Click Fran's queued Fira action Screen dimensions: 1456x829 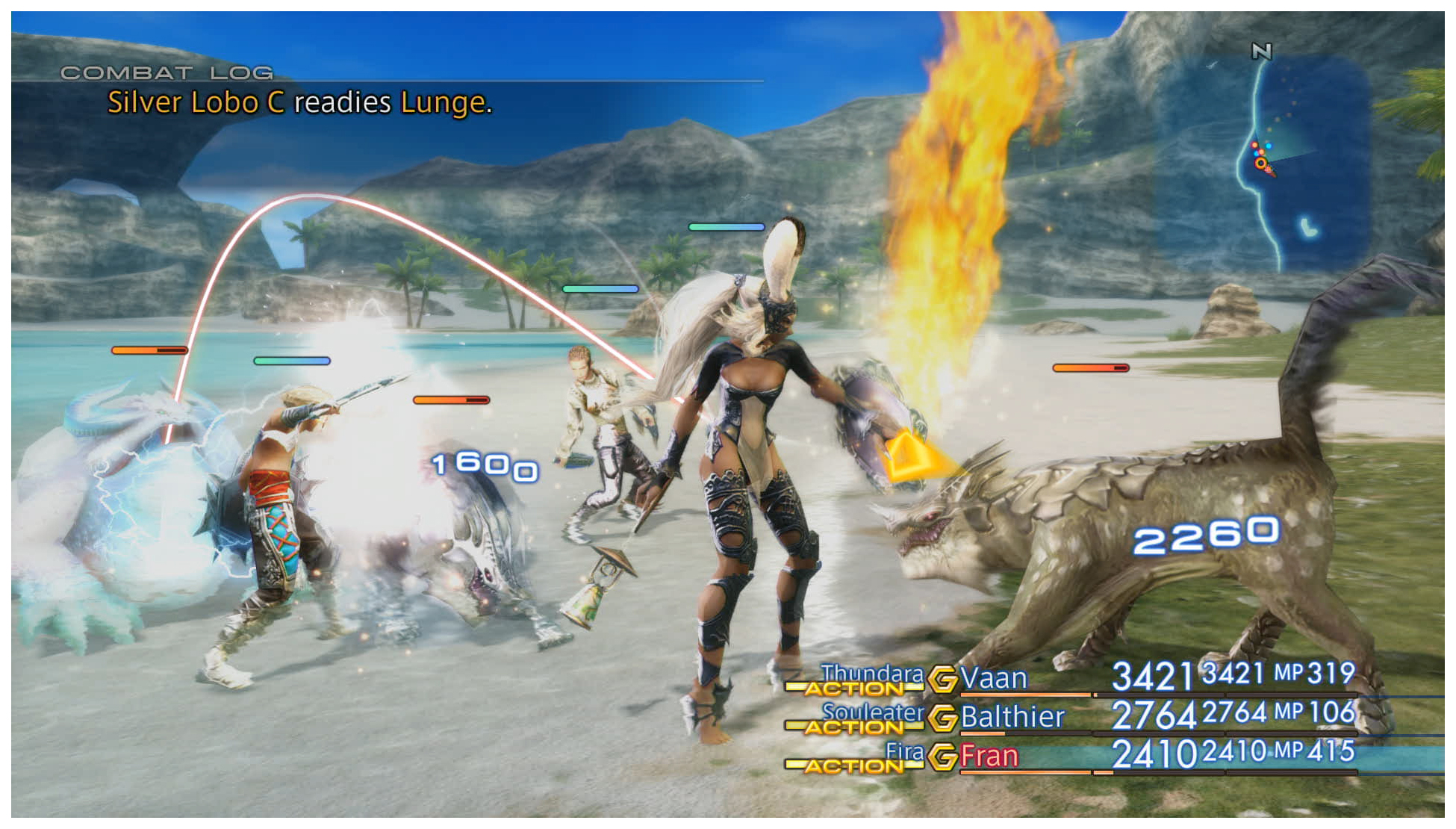coord(904,751)
